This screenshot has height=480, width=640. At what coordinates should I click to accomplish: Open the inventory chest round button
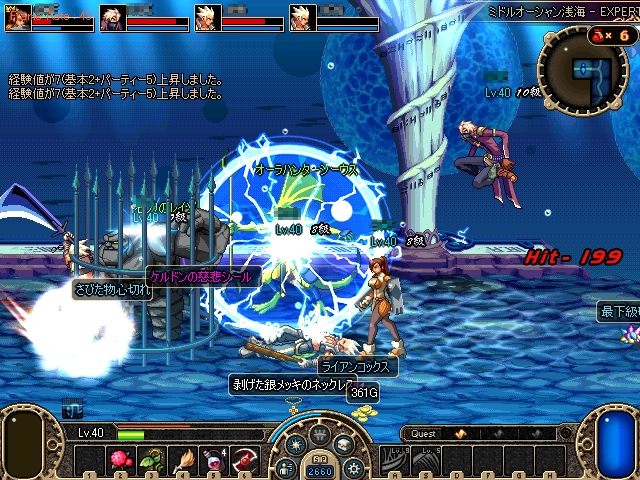pyautogui.click(x=343, y=444)
